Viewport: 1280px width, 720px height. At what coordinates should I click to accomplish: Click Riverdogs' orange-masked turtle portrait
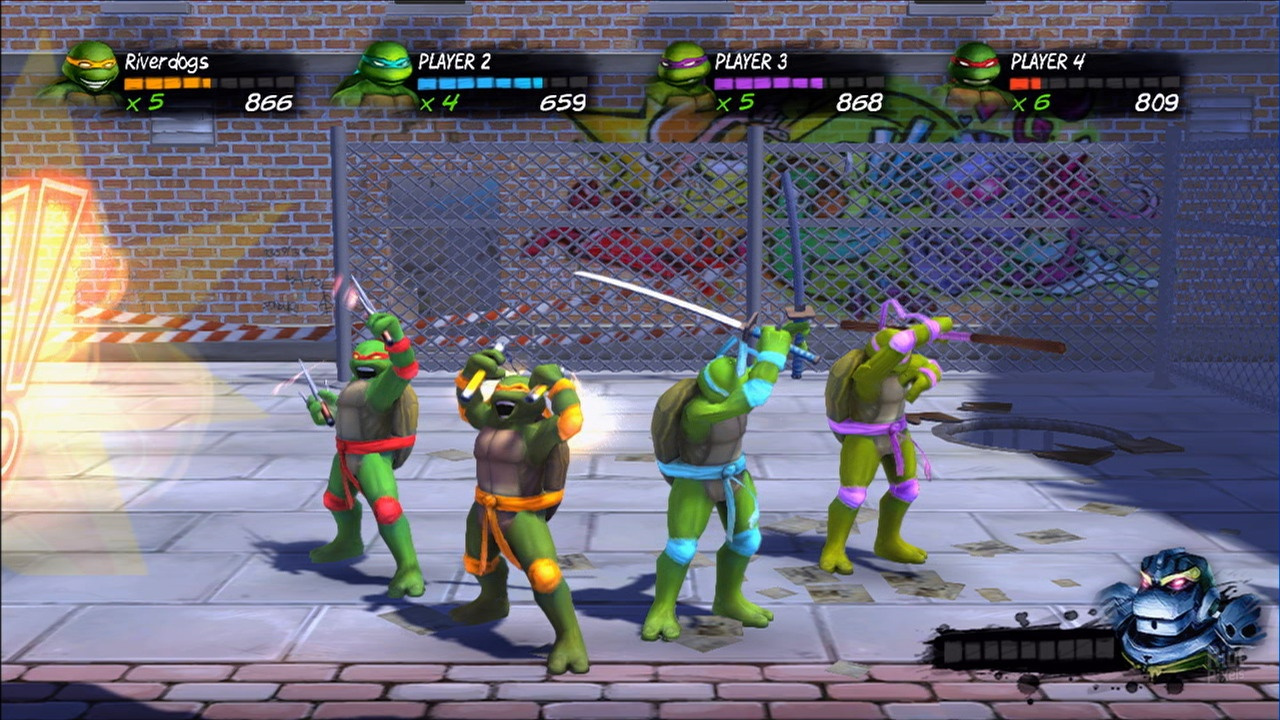point(87,71)
